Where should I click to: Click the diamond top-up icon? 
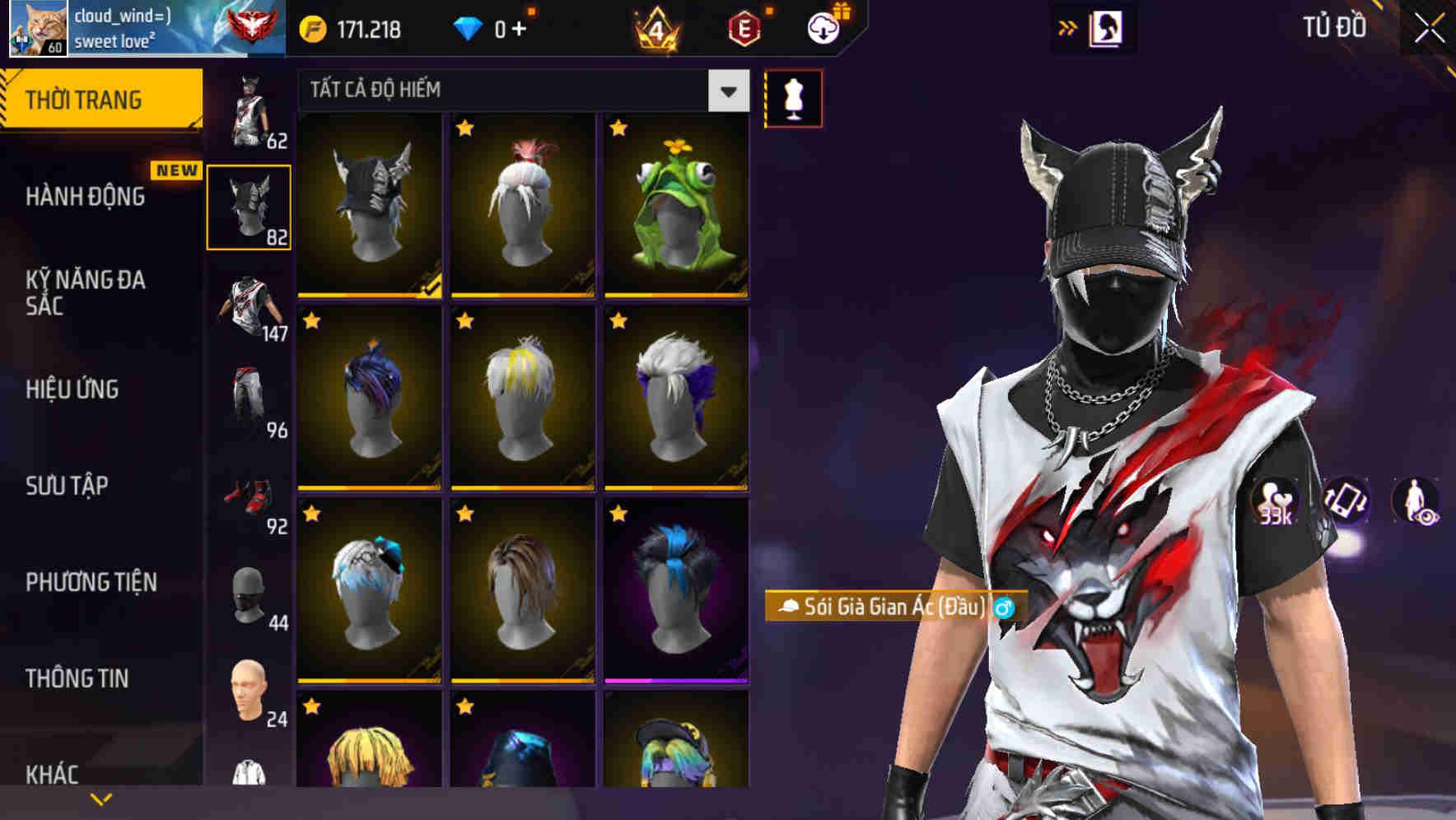click(468, 30)
